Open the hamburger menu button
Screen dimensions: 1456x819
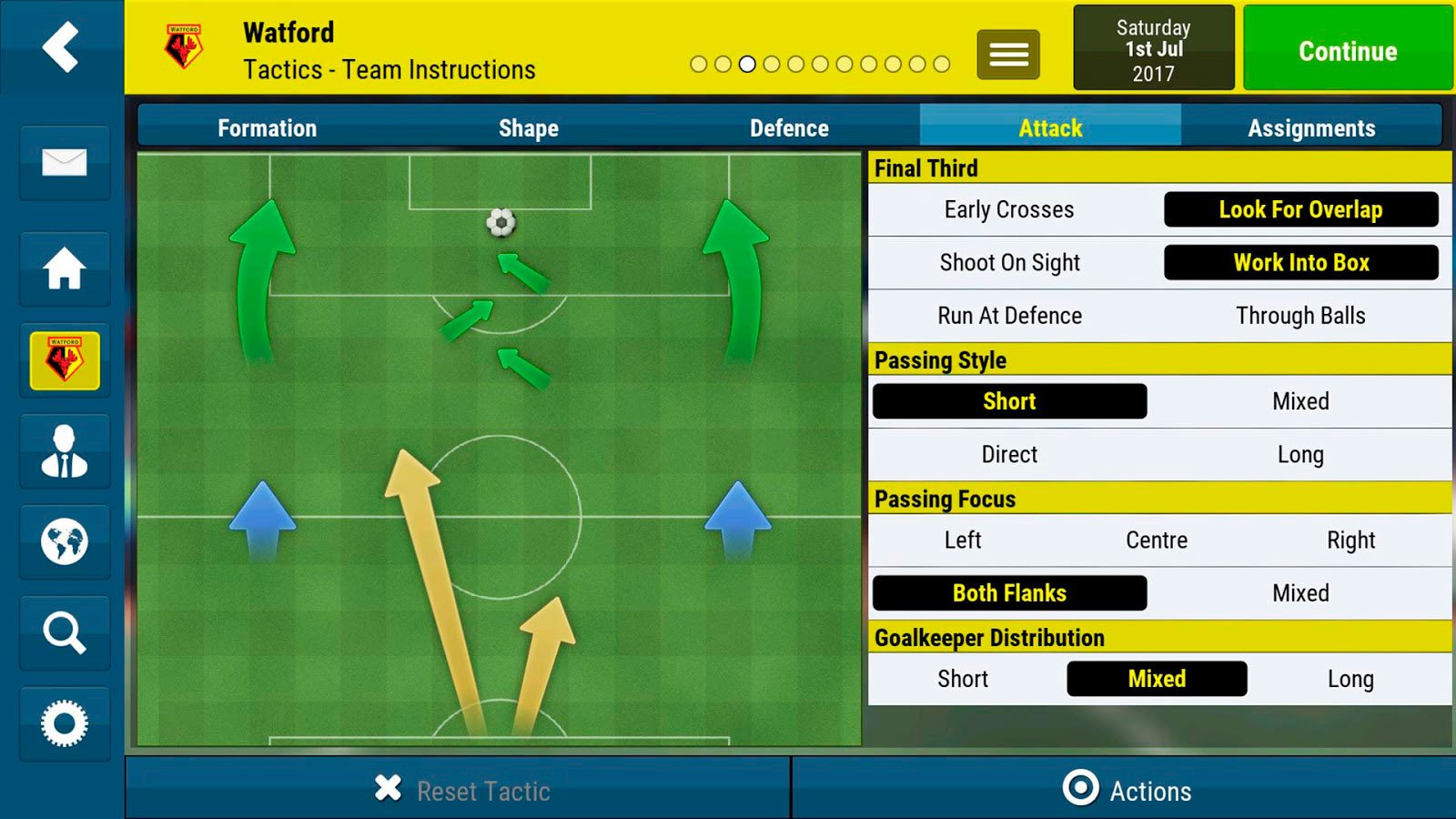tap(1008, 55)
